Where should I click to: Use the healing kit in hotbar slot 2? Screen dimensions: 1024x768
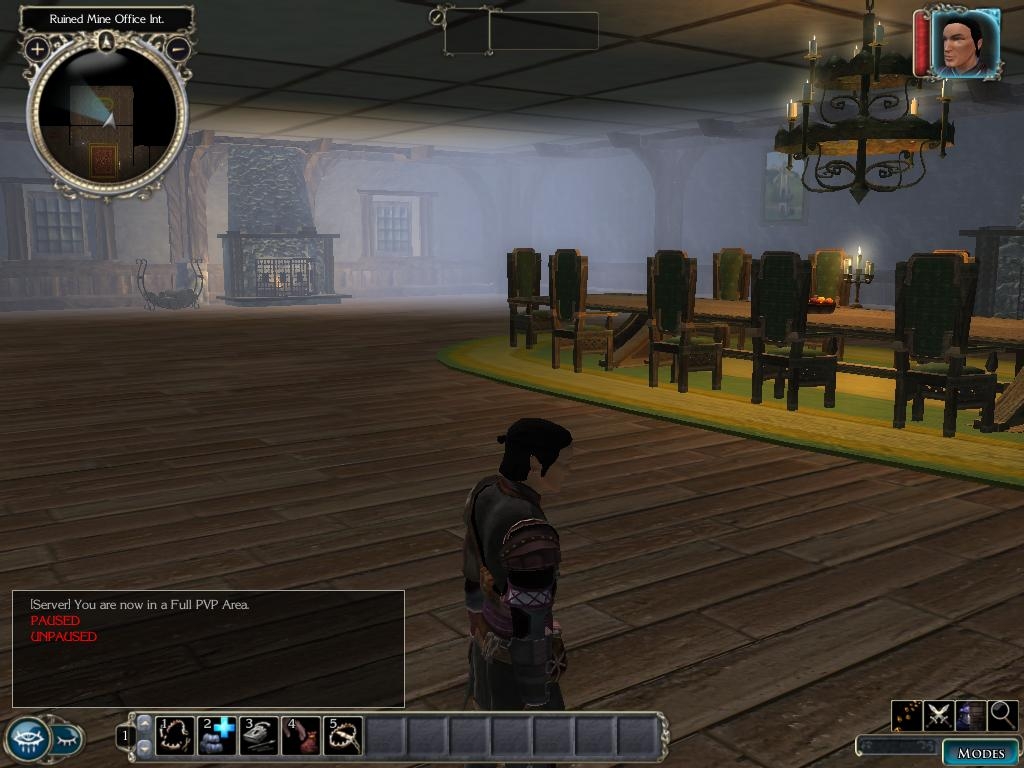217,736
